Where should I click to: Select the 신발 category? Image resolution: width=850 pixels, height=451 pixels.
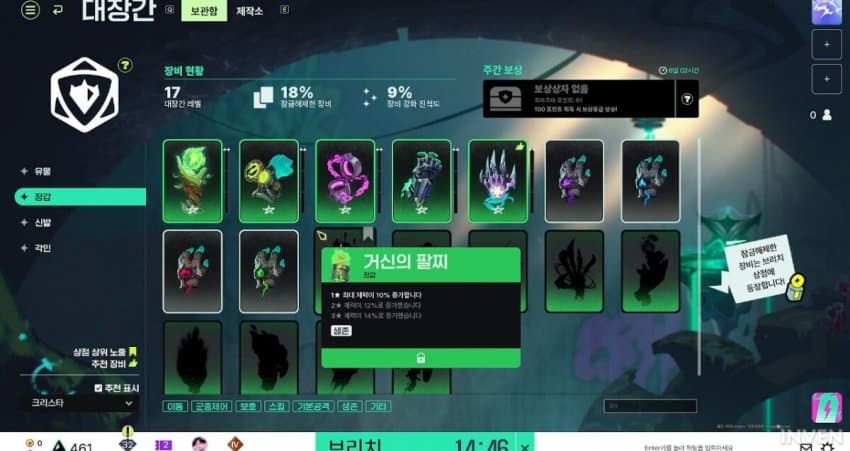click(43, 222)
